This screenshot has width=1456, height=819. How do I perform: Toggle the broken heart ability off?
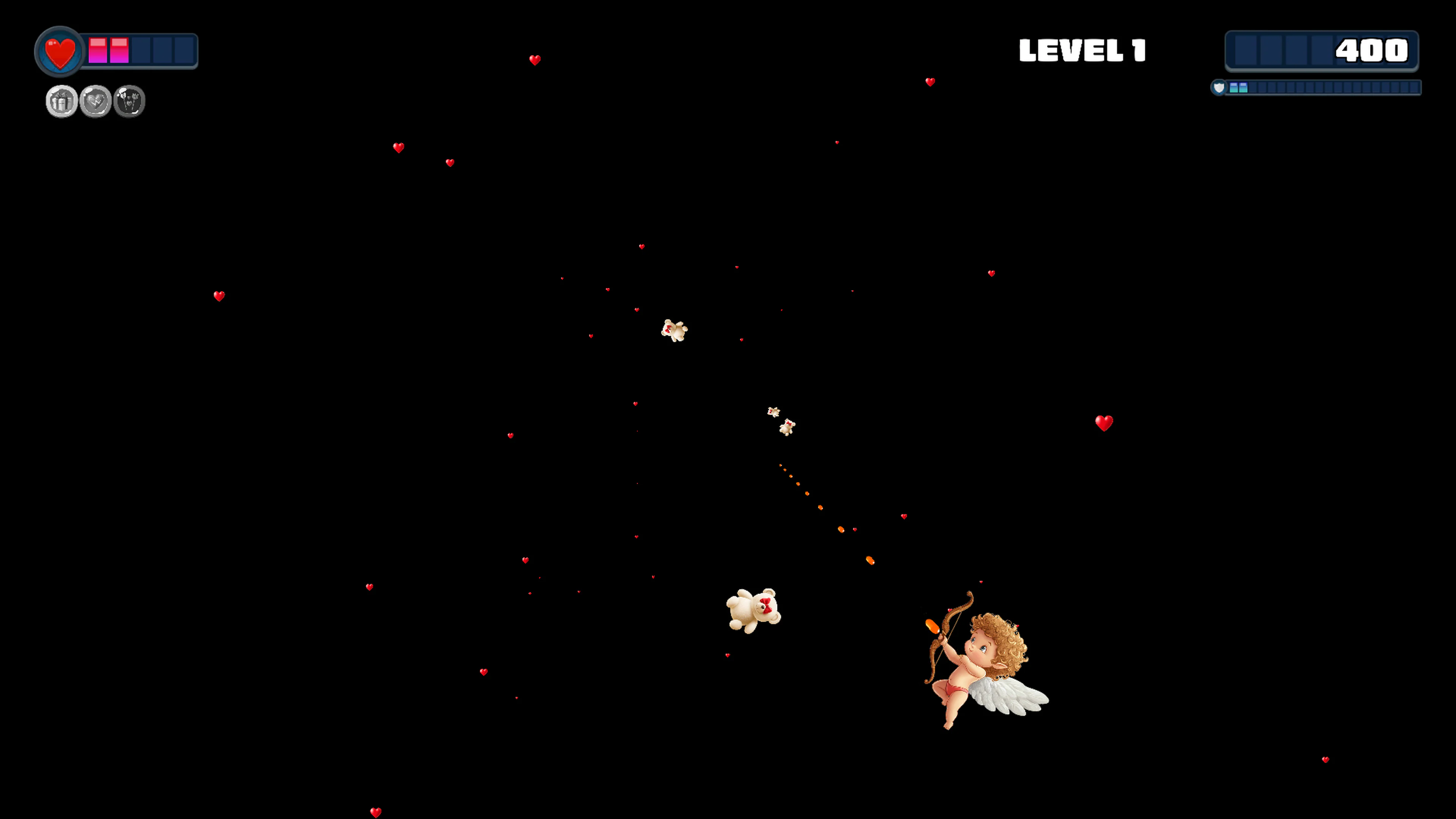tap(95, 100)
